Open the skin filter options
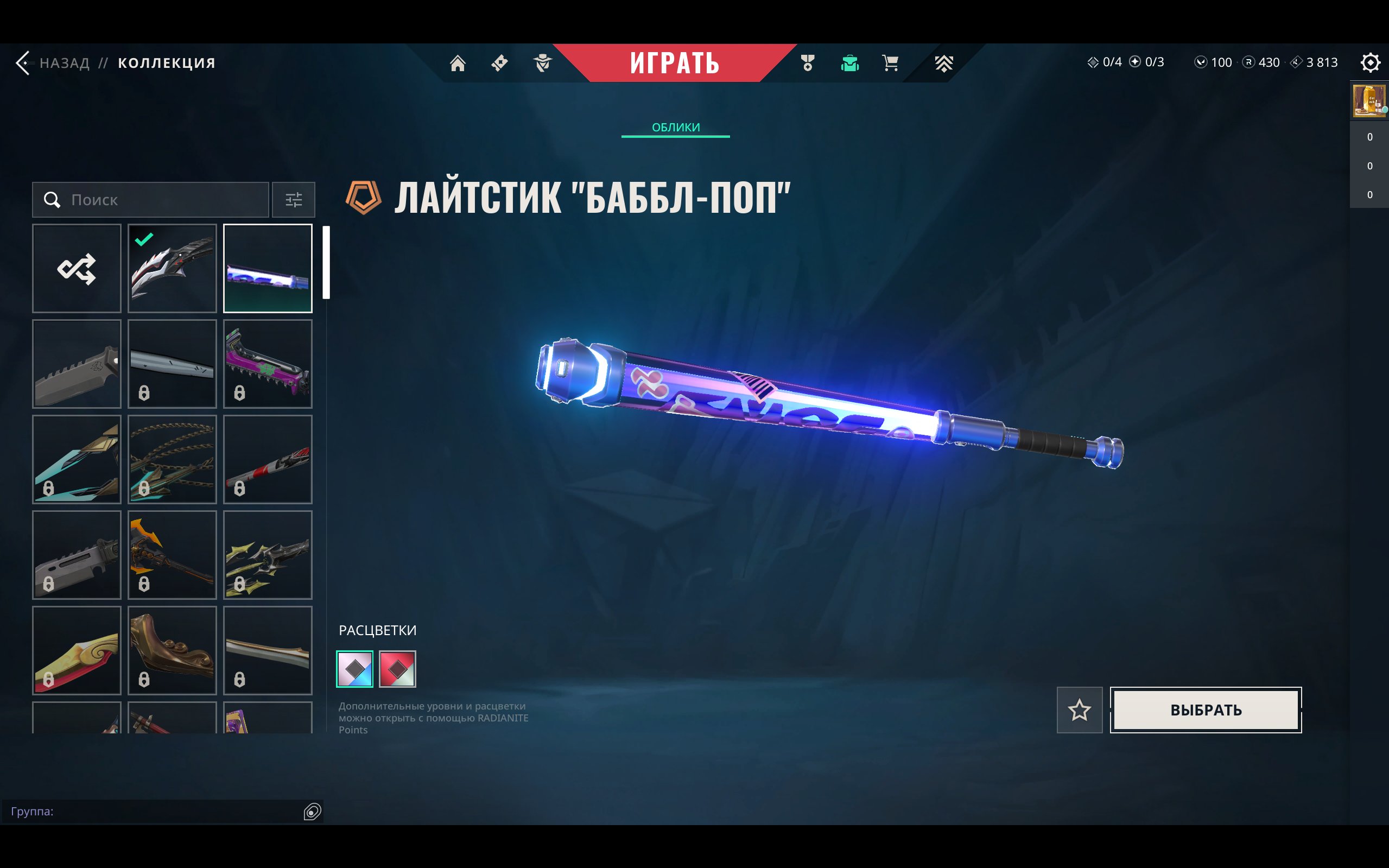 (x=293, y=200)
